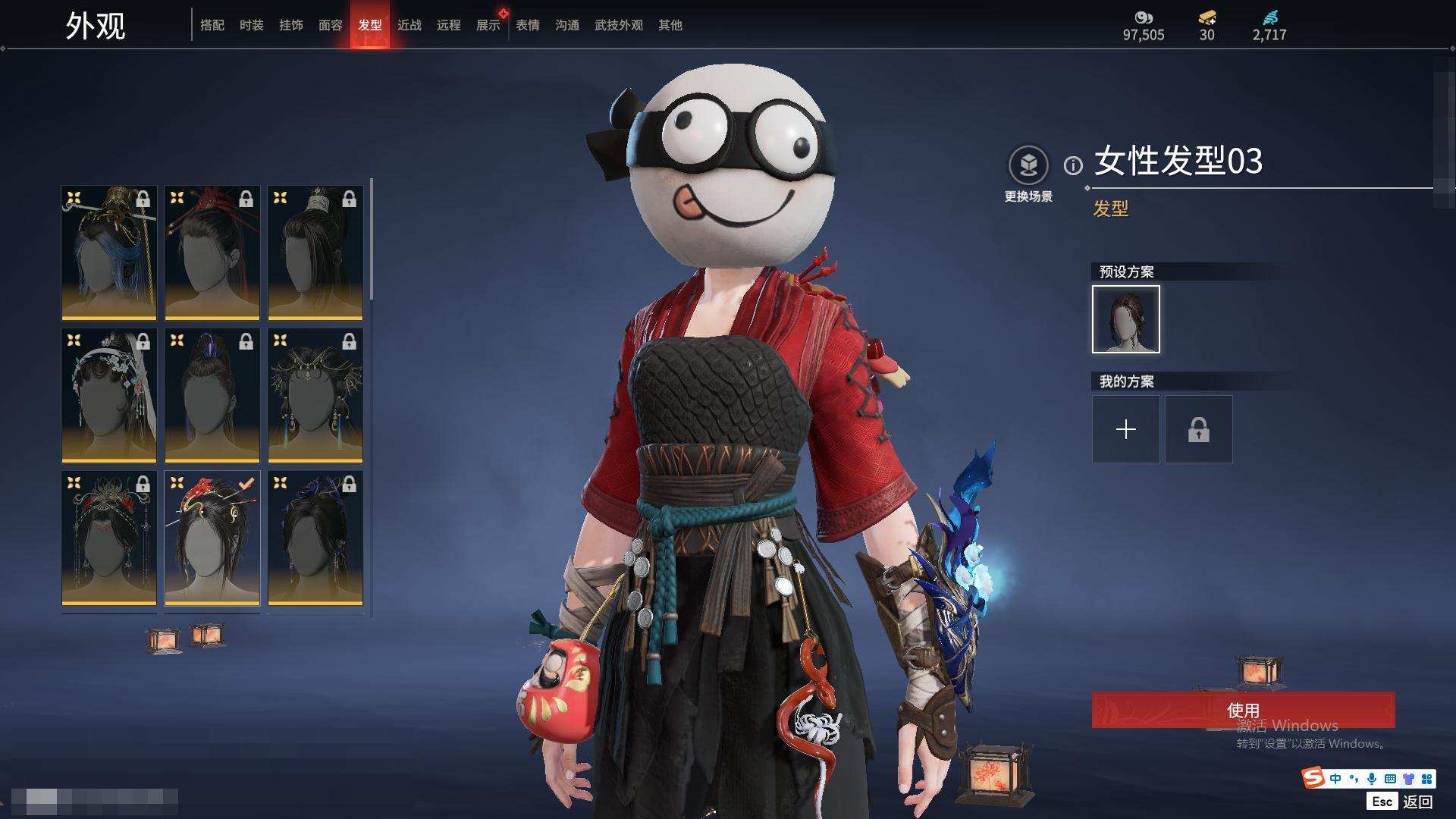Screen dimensions: 1456x819
Task: Choose the blue-streaked hair with golden hairpin
Action: click(x=109, y=253)
